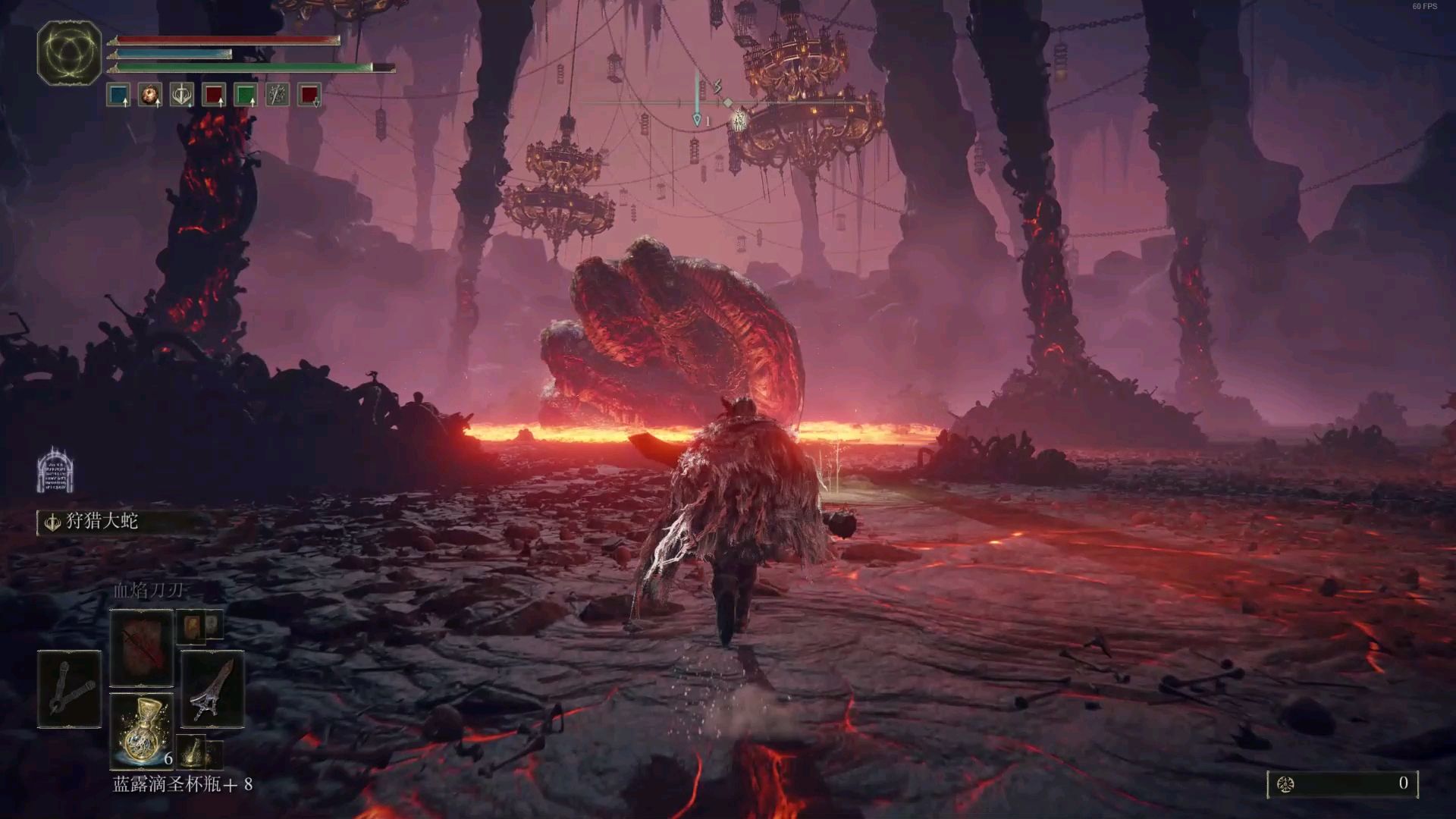
Task: Click the sword-and-antlers buff status icon
Action: pos(182,96)
